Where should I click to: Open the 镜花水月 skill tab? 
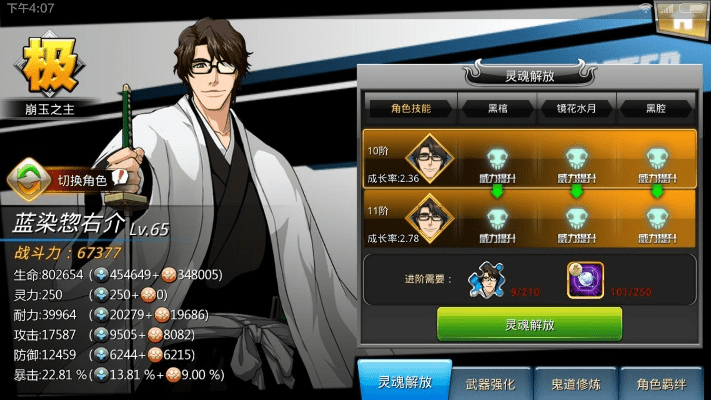click(x=575, y=106)
